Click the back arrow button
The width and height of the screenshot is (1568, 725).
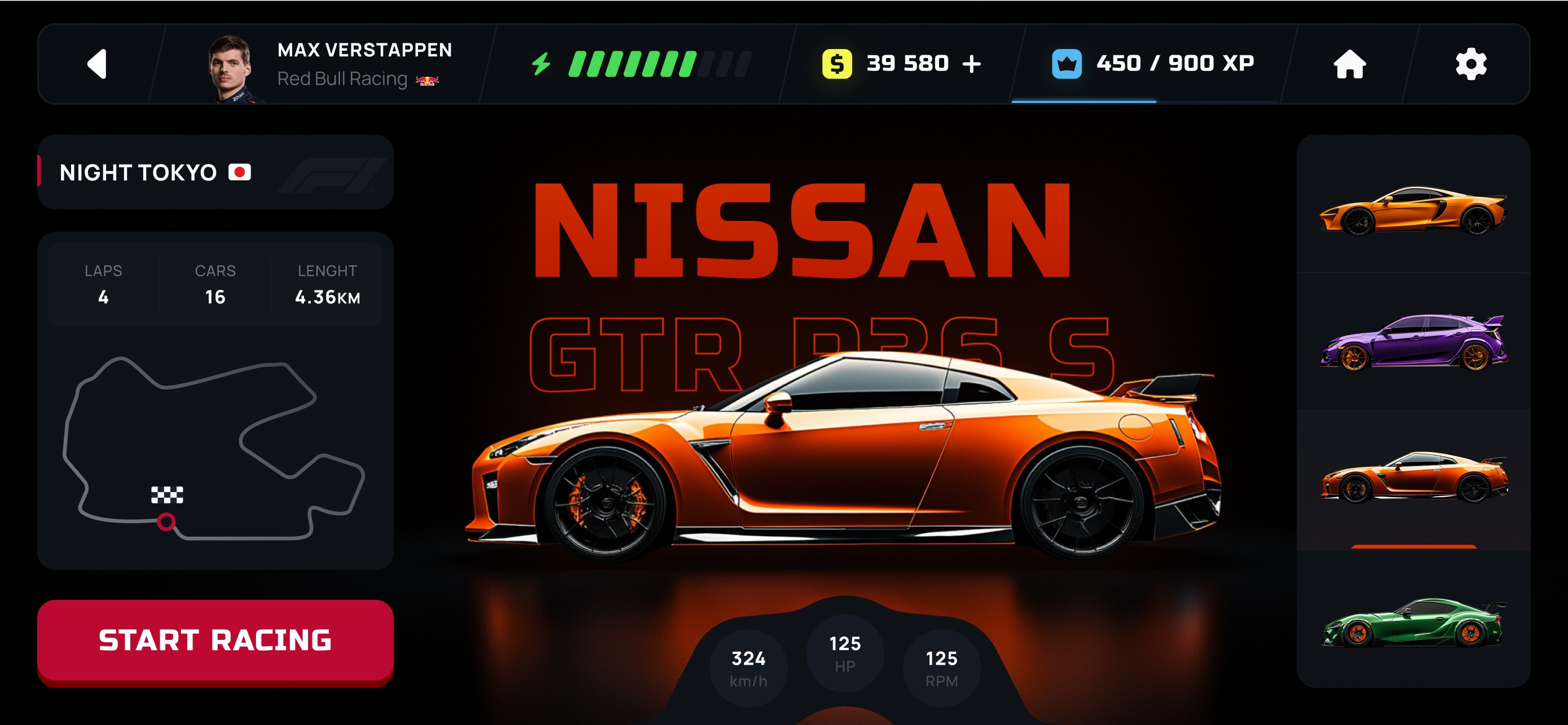pyautogui.click(x=98, y=64)
